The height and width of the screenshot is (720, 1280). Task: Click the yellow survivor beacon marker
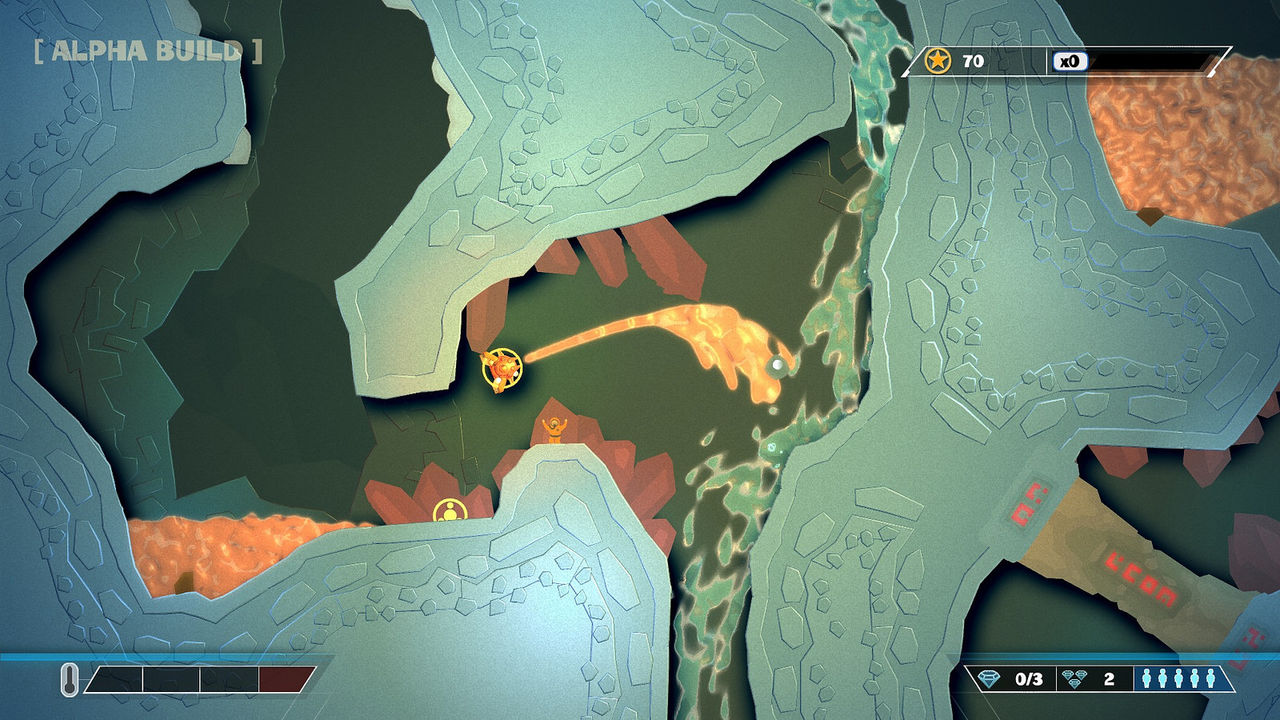pyautogui.click(x=451, y=513)
